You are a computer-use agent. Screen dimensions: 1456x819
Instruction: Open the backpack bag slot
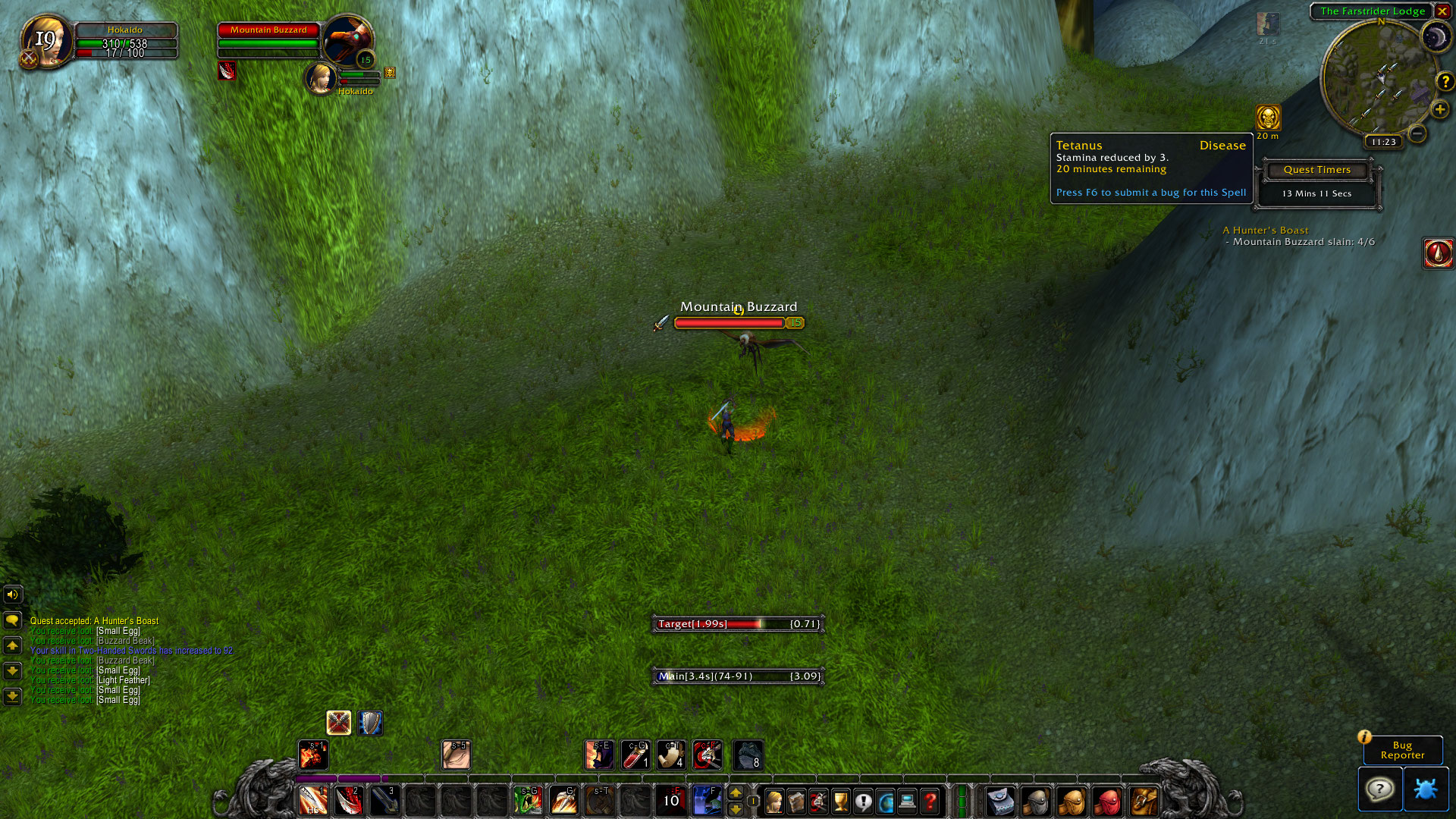1143,801
